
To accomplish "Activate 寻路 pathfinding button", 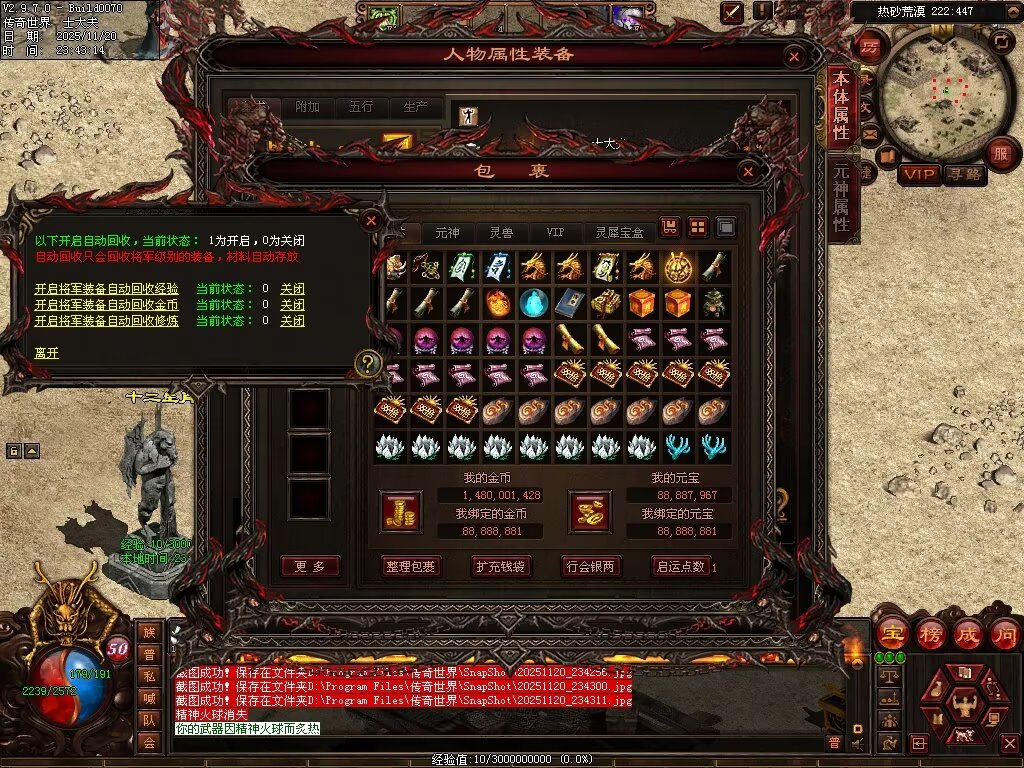I will click(x=965, y=174).
